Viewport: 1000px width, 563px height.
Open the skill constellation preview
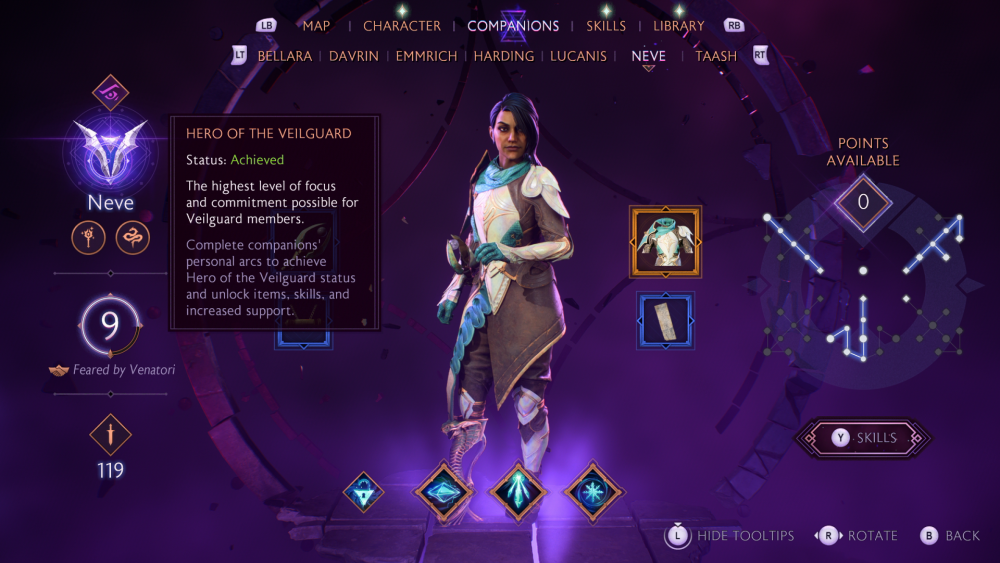pyautogui.click(x=863, y=285)
